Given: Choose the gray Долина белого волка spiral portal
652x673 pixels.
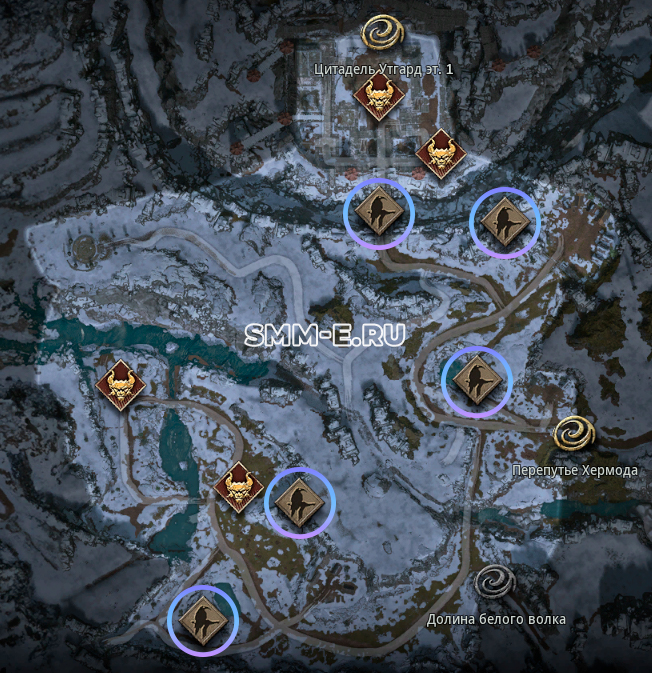Looking at the screenshot, I should (494, 583).
